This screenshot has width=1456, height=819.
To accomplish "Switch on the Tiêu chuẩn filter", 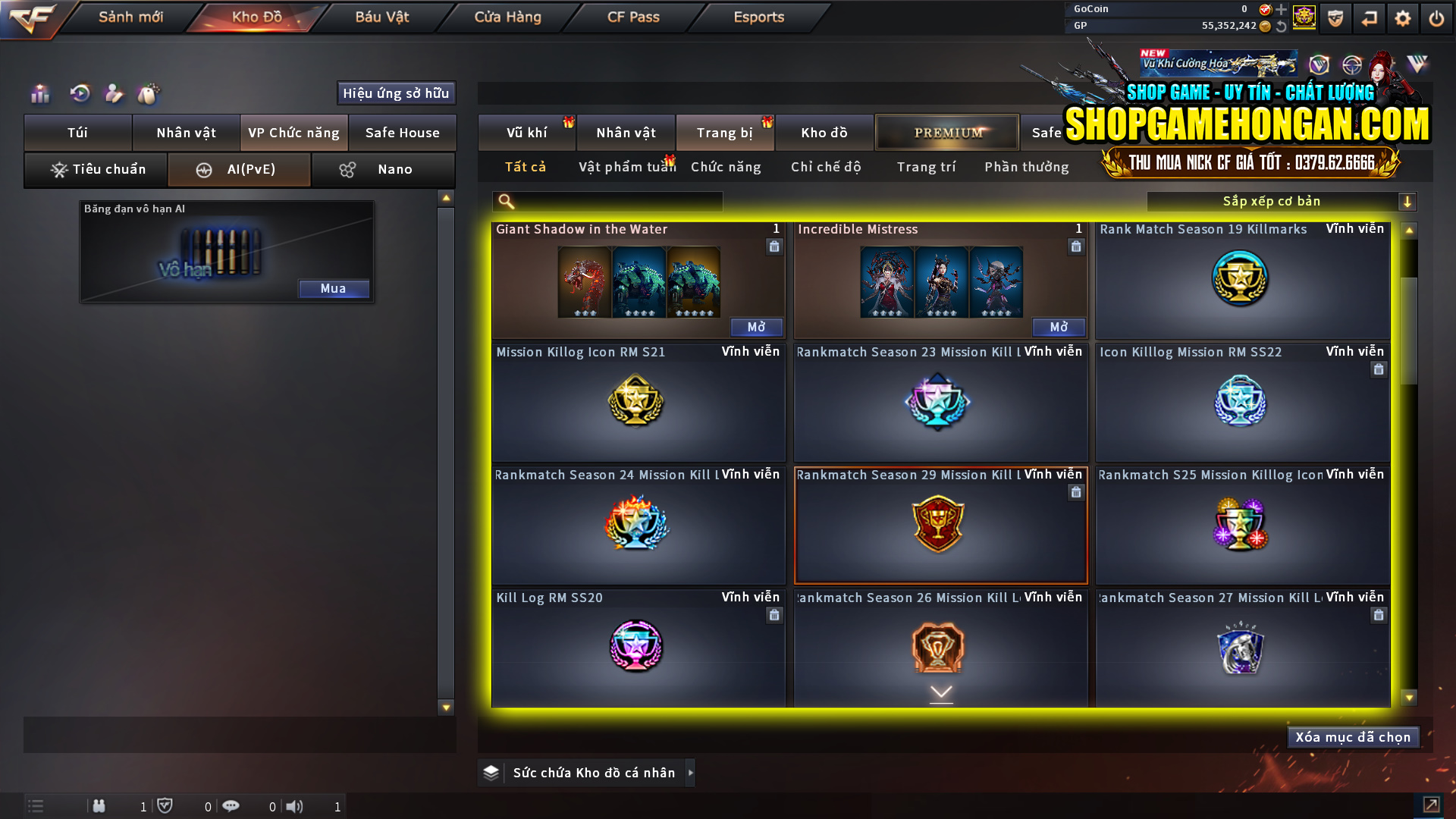I will click(x=96, y=169).
